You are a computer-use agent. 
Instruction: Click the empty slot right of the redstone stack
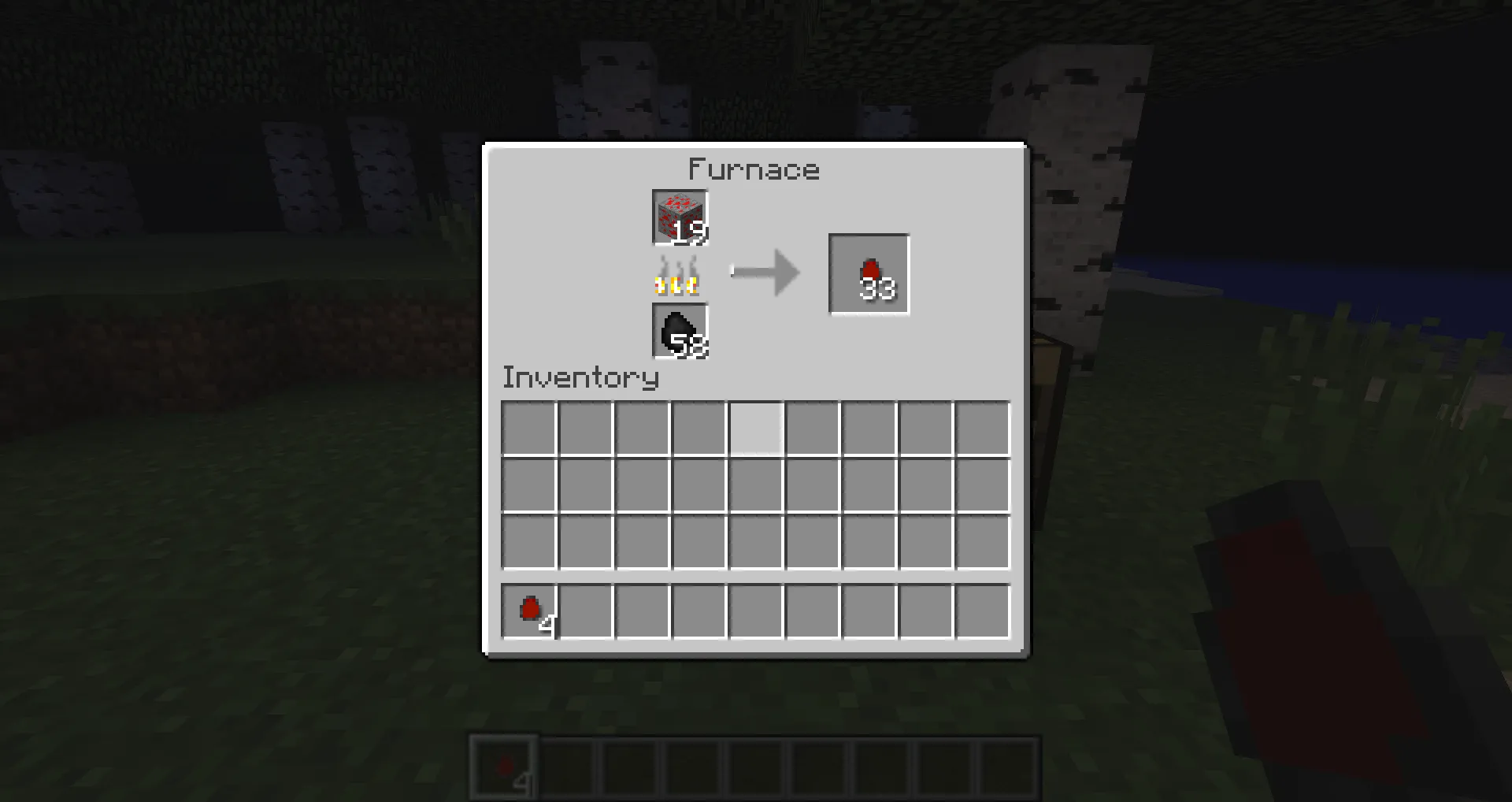(x=586, y=612)
